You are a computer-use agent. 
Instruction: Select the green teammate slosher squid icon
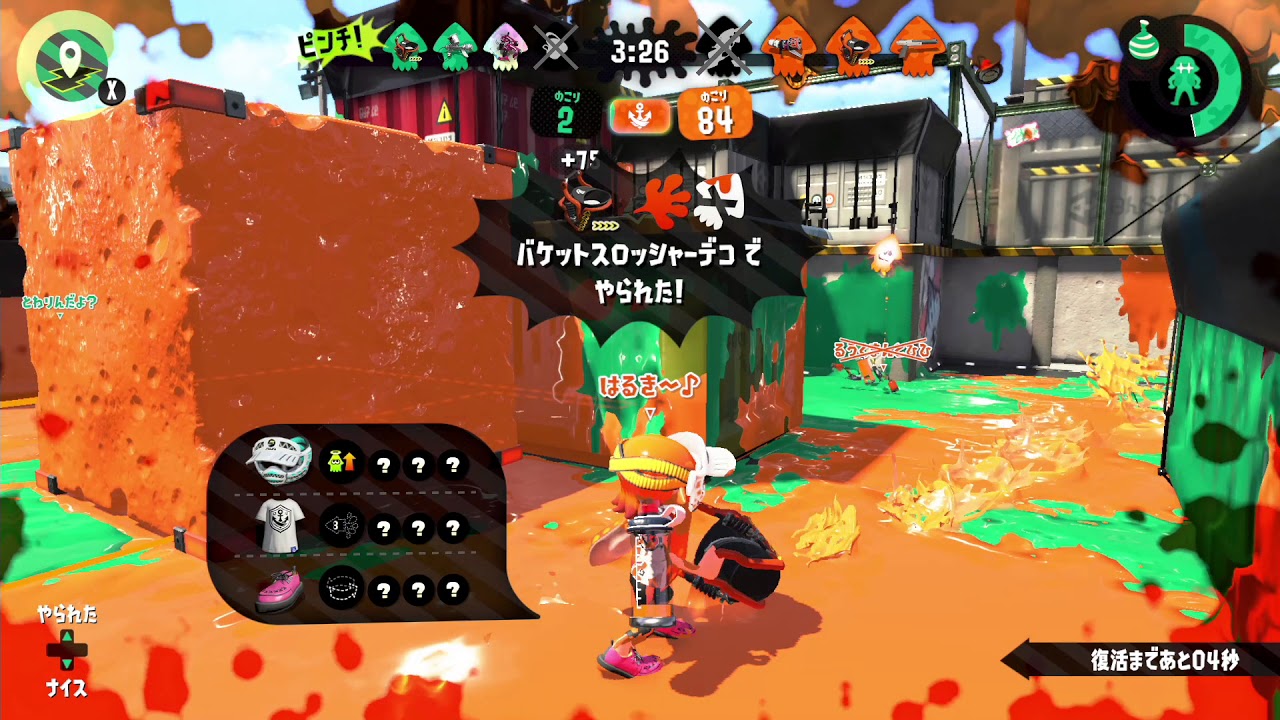point(405,45)
